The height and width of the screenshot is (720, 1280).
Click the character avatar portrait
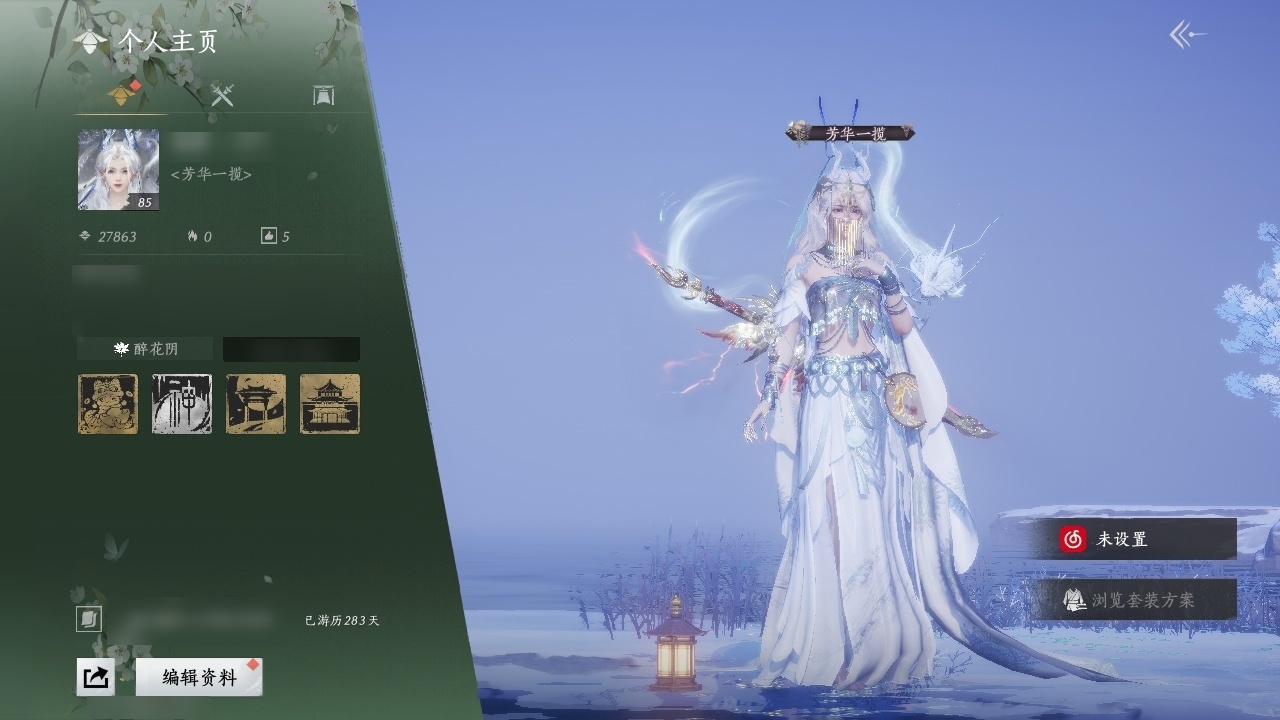point(118,170)
